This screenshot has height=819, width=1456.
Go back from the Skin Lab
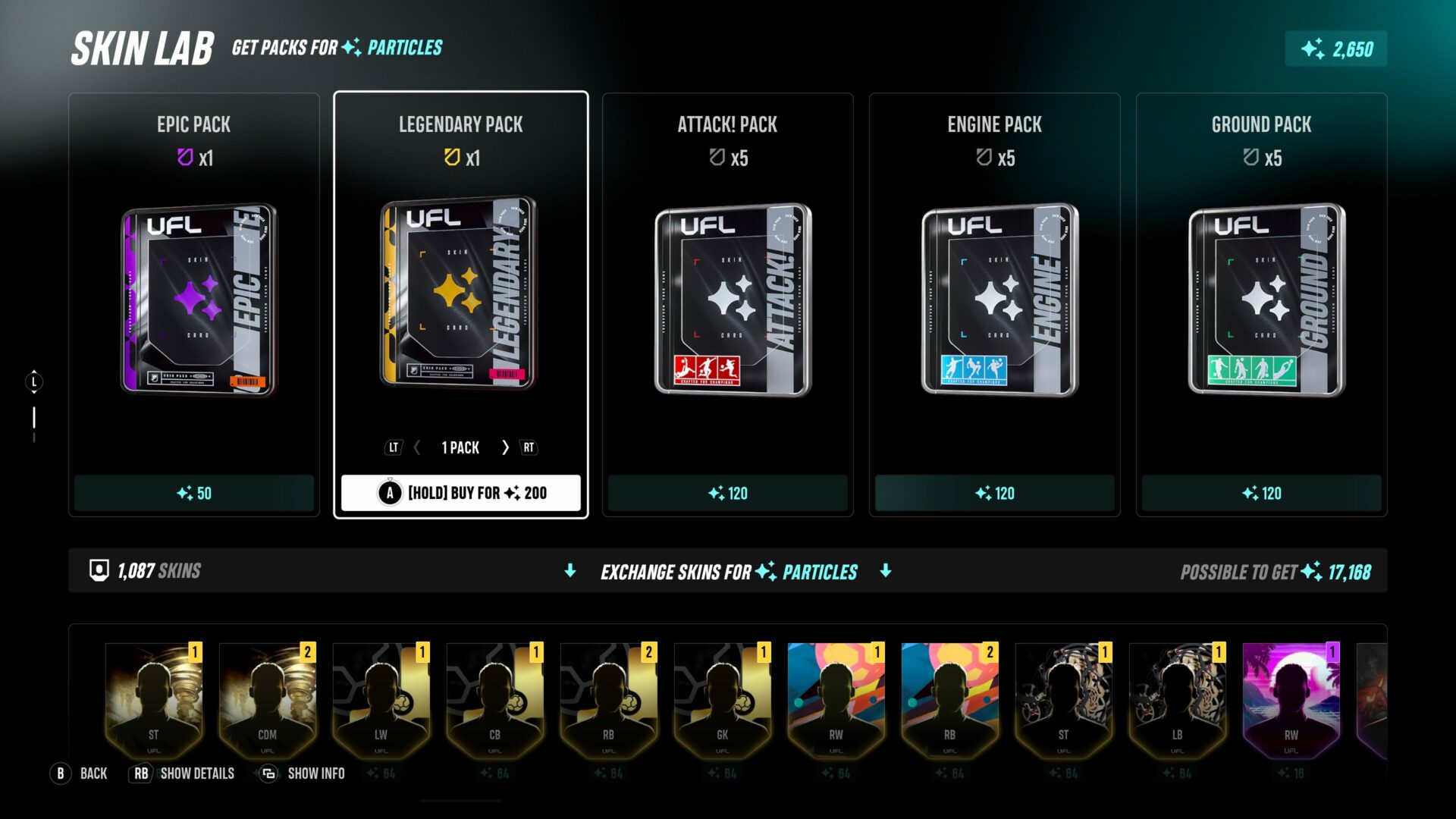(x=80, y=773)
